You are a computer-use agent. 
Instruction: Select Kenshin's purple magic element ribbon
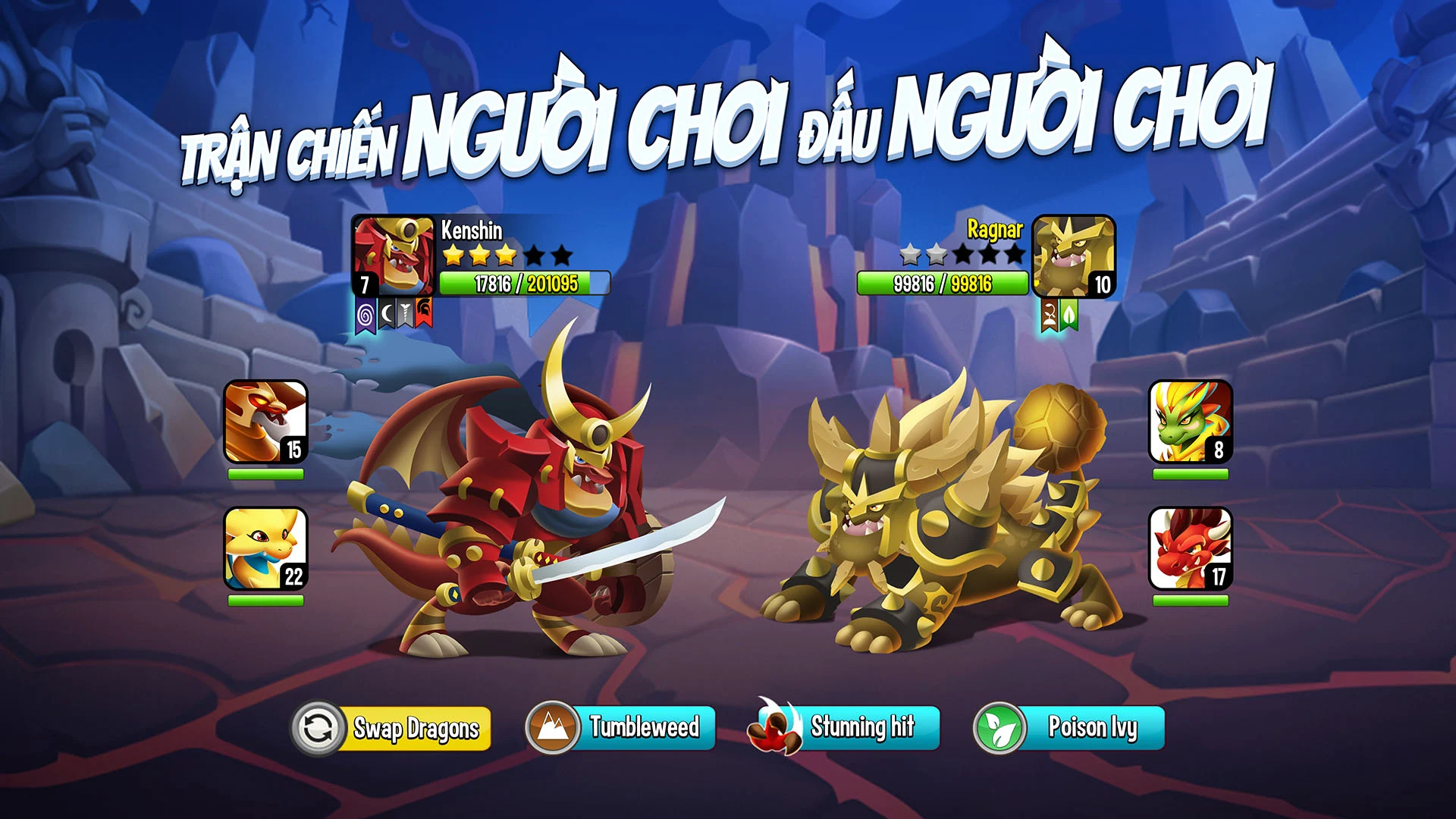[365, 314]
